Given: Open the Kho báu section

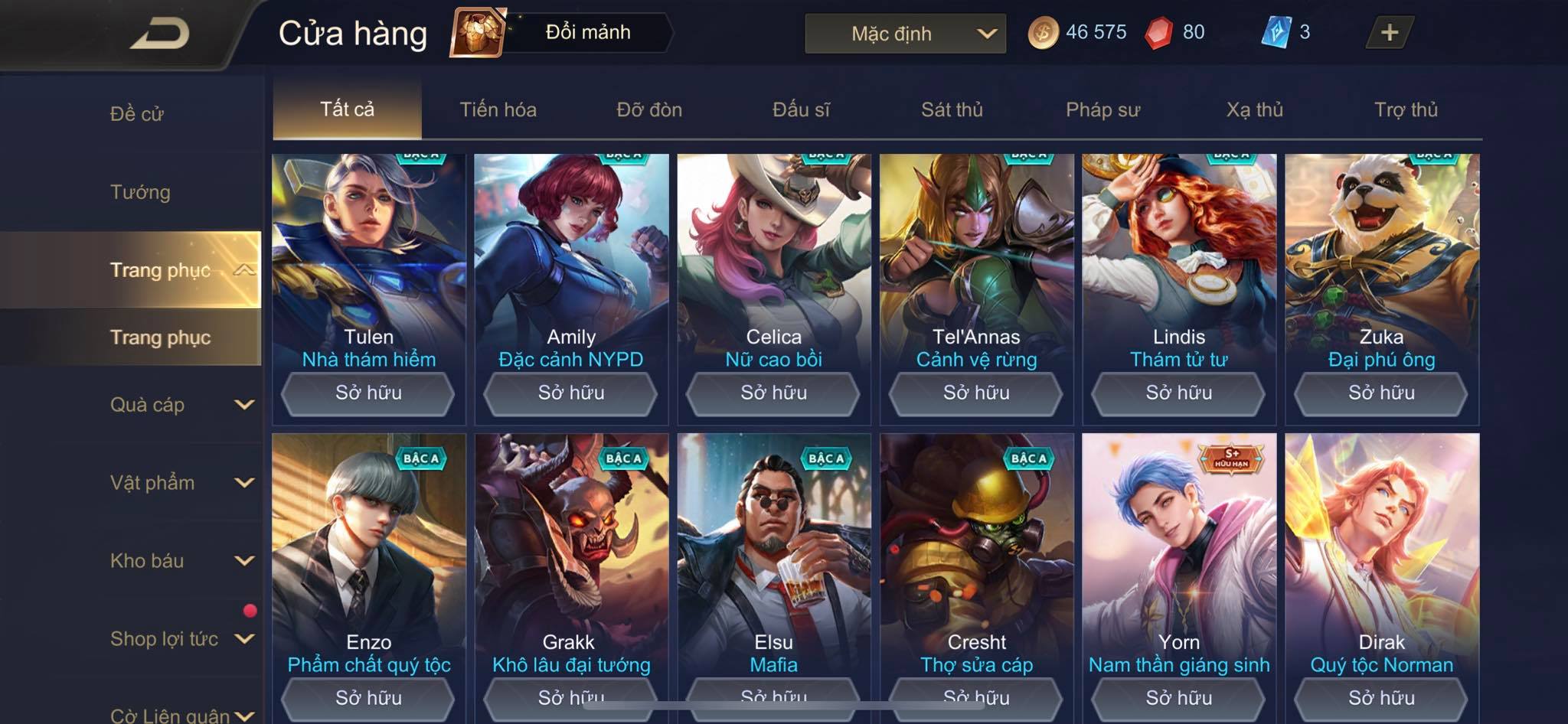Looking at the screenshot, I should click(181, 561).
